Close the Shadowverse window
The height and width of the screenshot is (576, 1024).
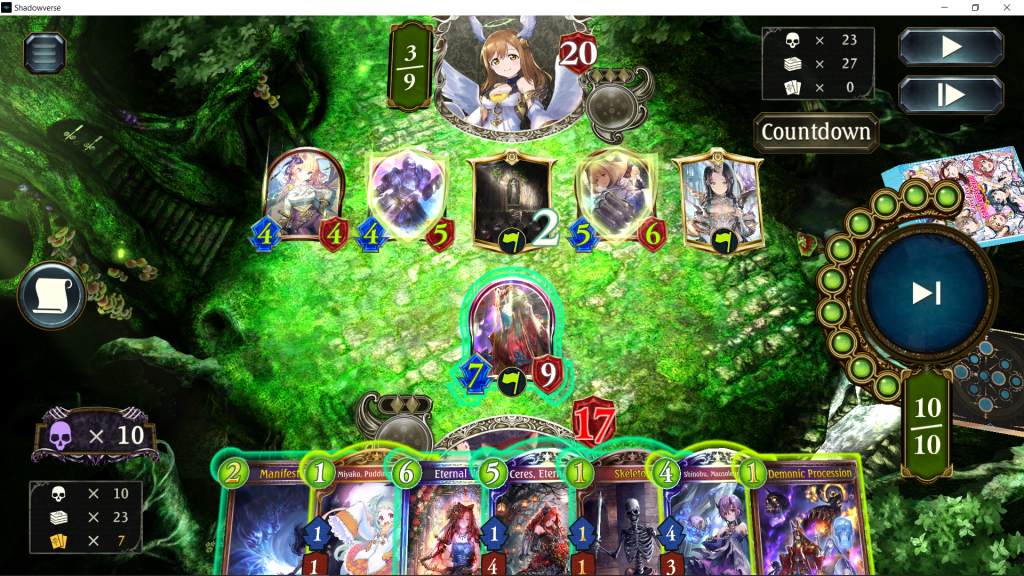[1004, 8]
